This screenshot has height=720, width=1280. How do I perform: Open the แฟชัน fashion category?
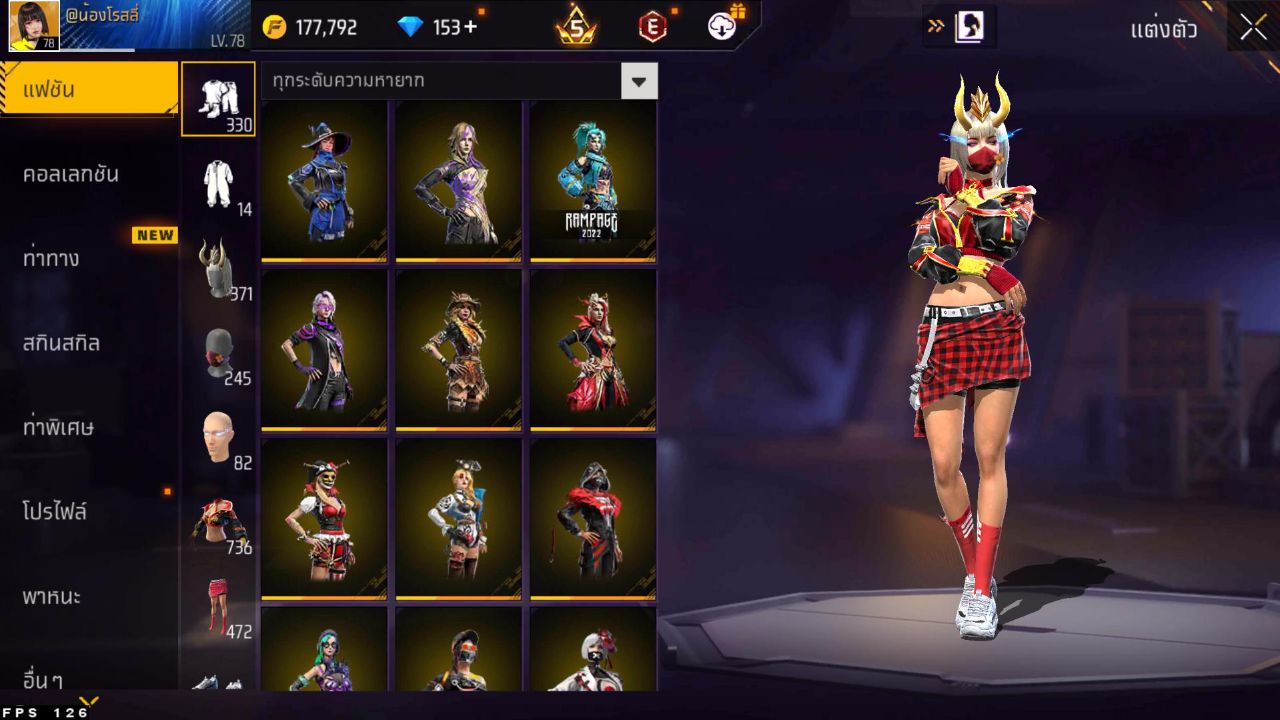click(x=88, y=90)
